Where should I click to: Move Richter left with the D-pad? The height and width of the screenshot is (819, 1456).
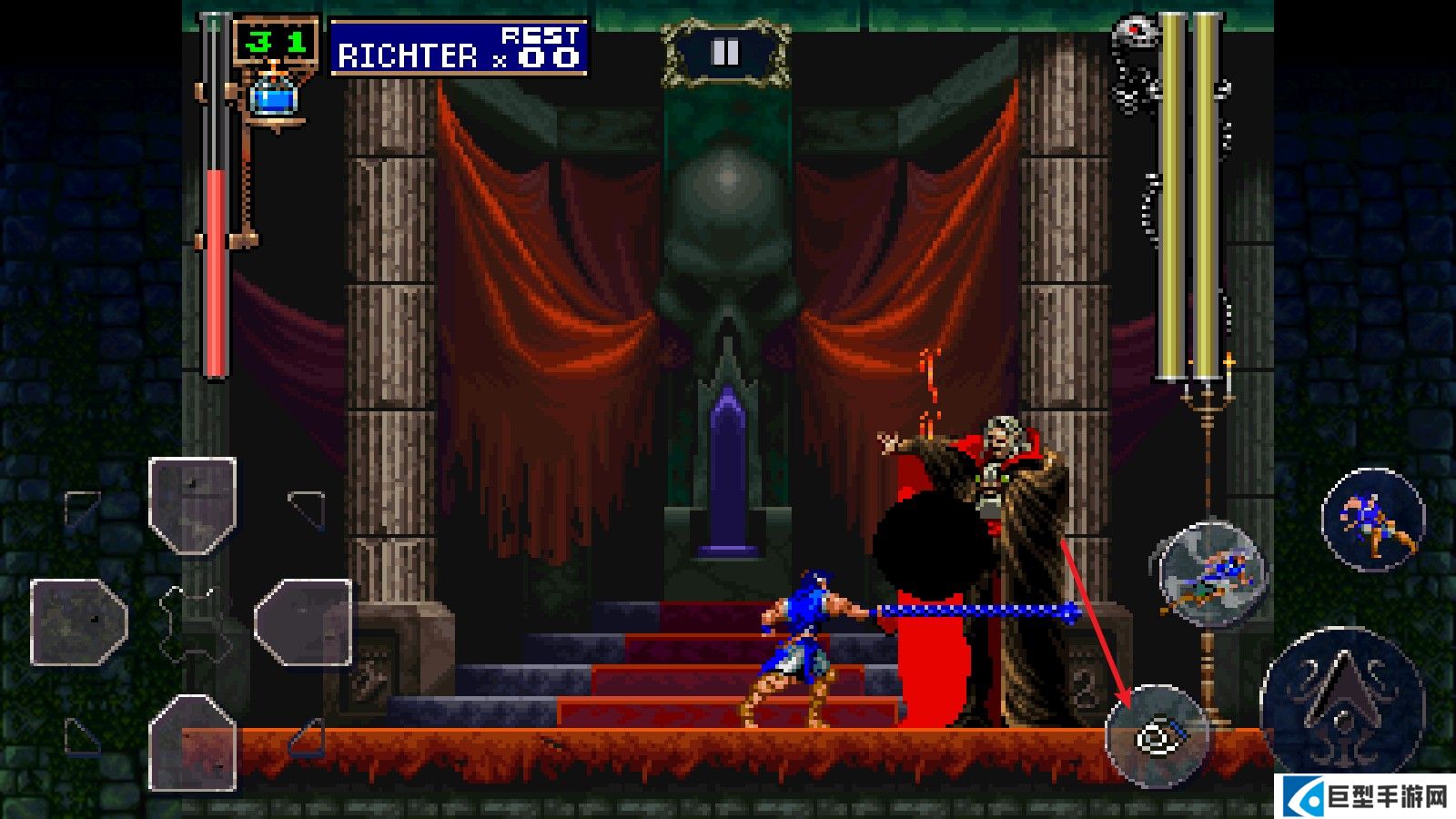[78, 622]
